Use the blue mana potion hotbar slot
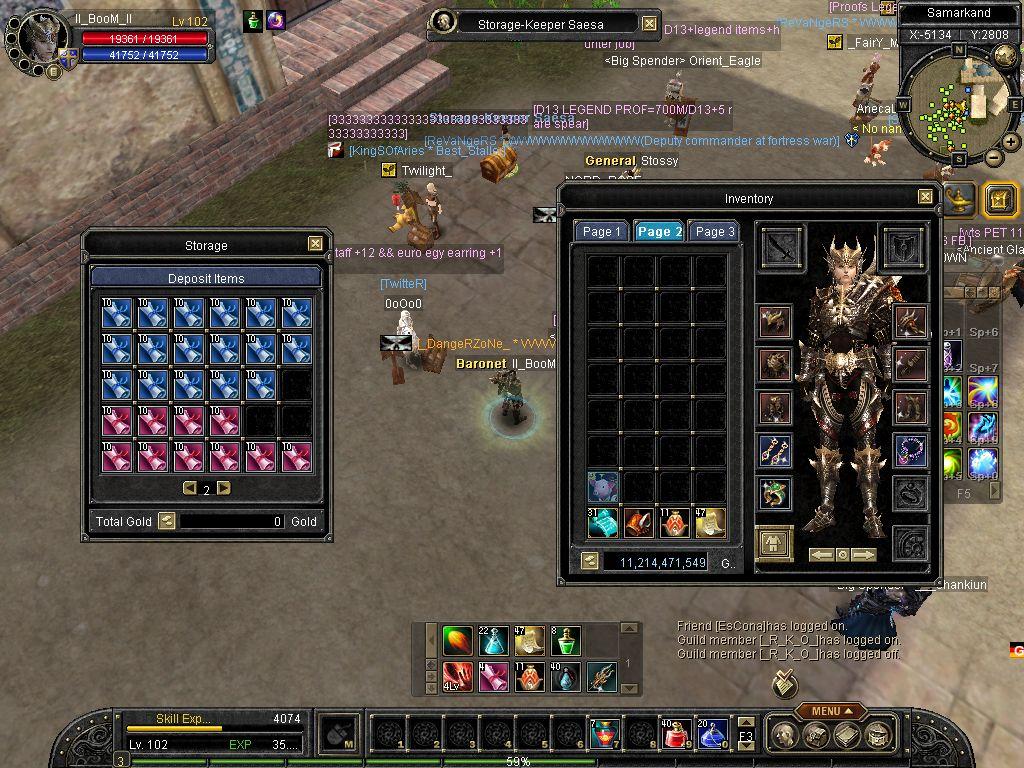This screenshot has height=768, width=1024. point(711,735)
